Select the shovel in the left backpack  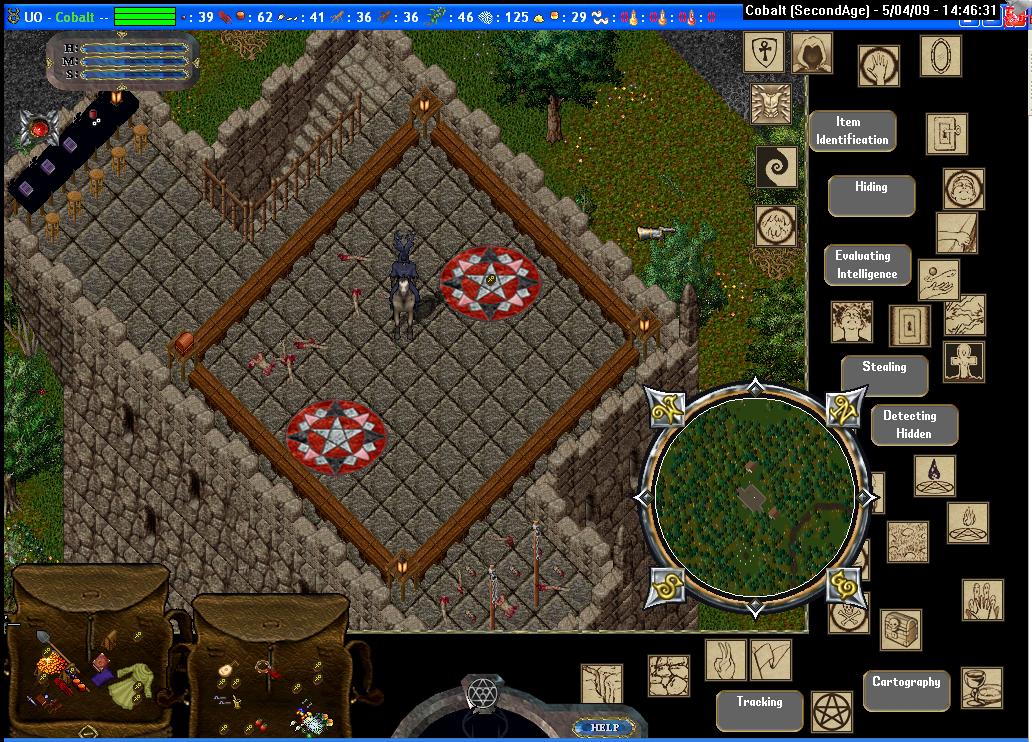[x=44, y=640]
